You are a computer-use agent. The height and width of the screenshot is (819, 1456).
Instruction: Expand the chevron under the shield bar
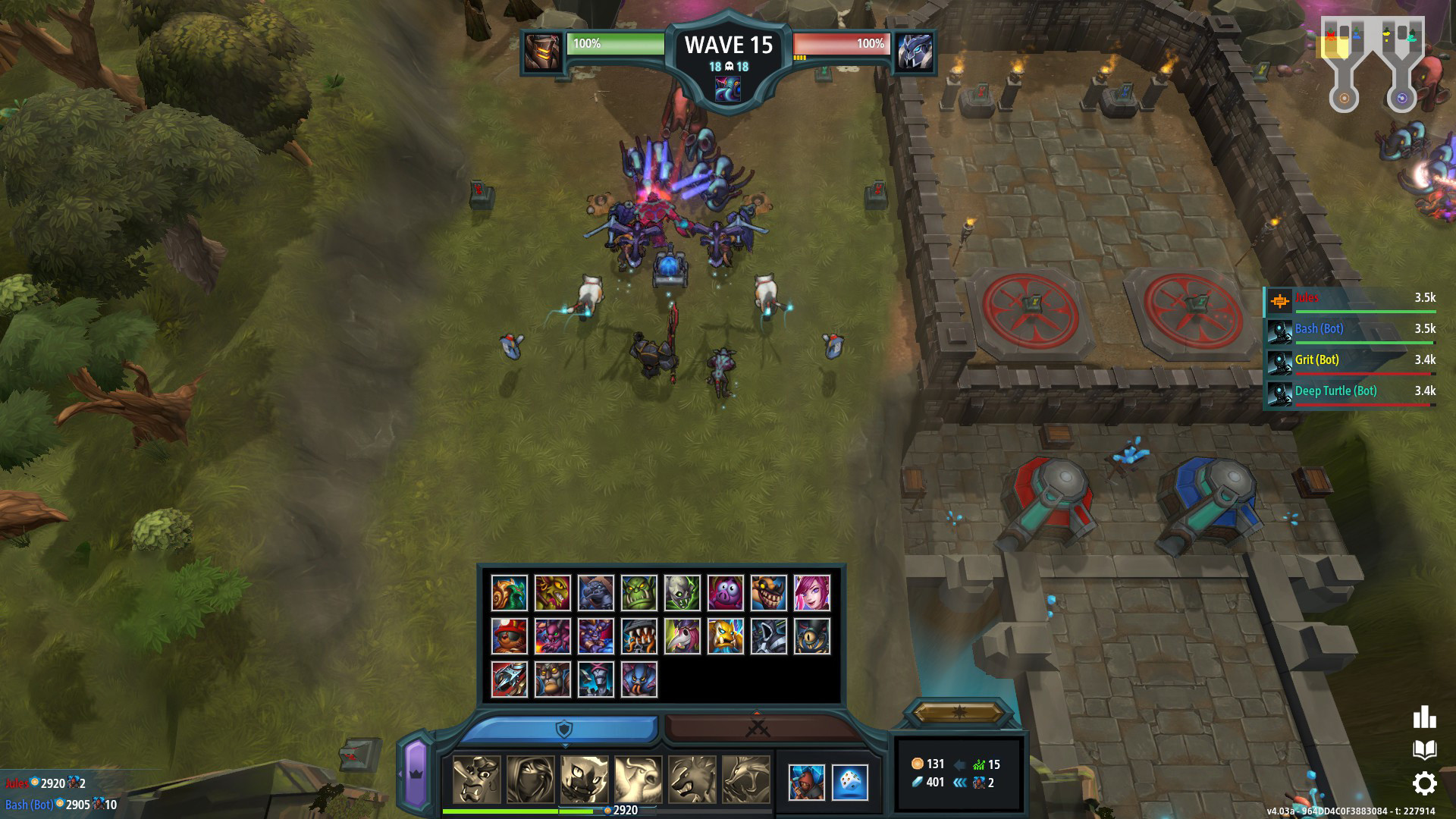pos(564,745)
